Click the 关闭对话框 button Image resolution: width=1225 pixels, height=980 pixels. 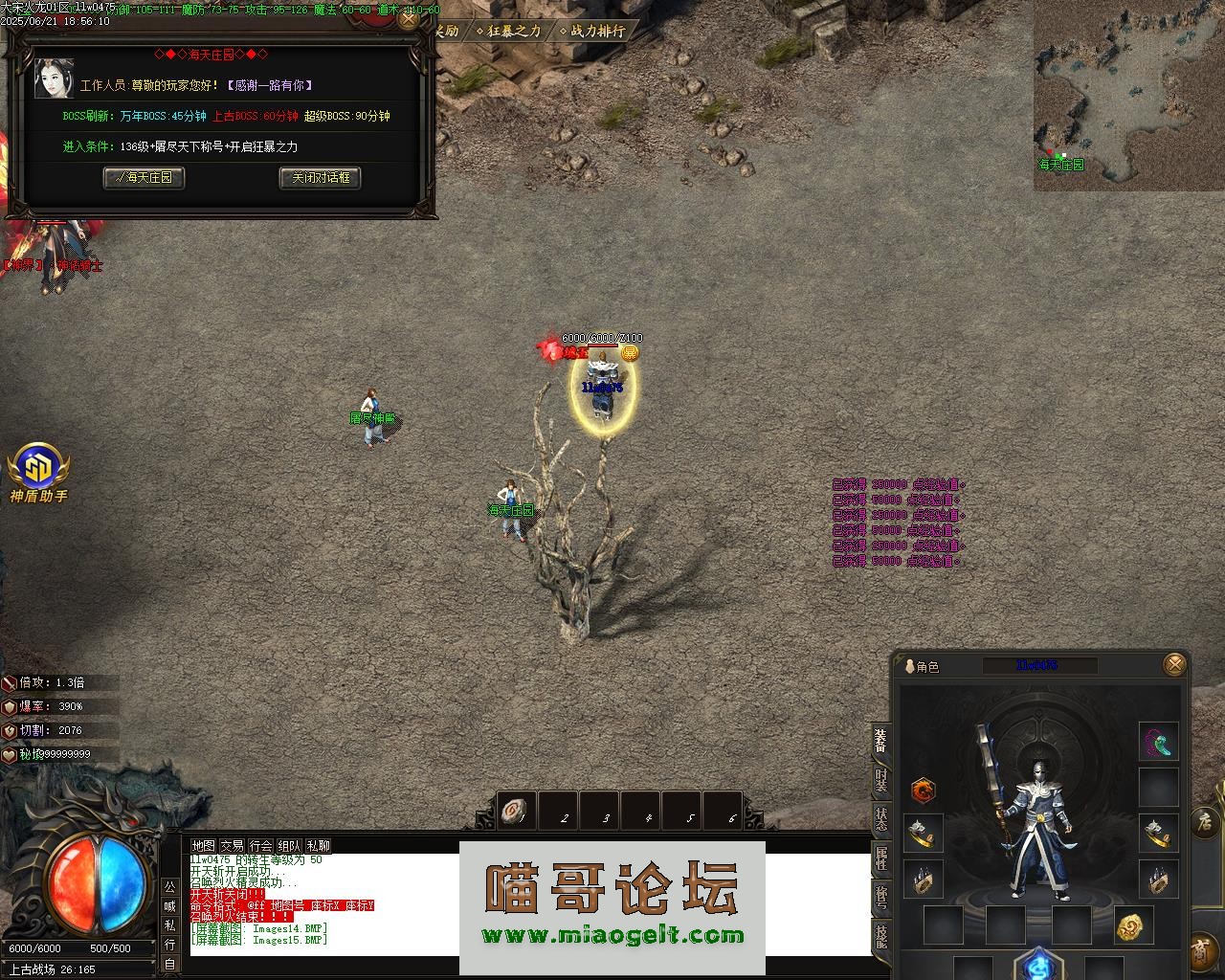tap(320, 178)
